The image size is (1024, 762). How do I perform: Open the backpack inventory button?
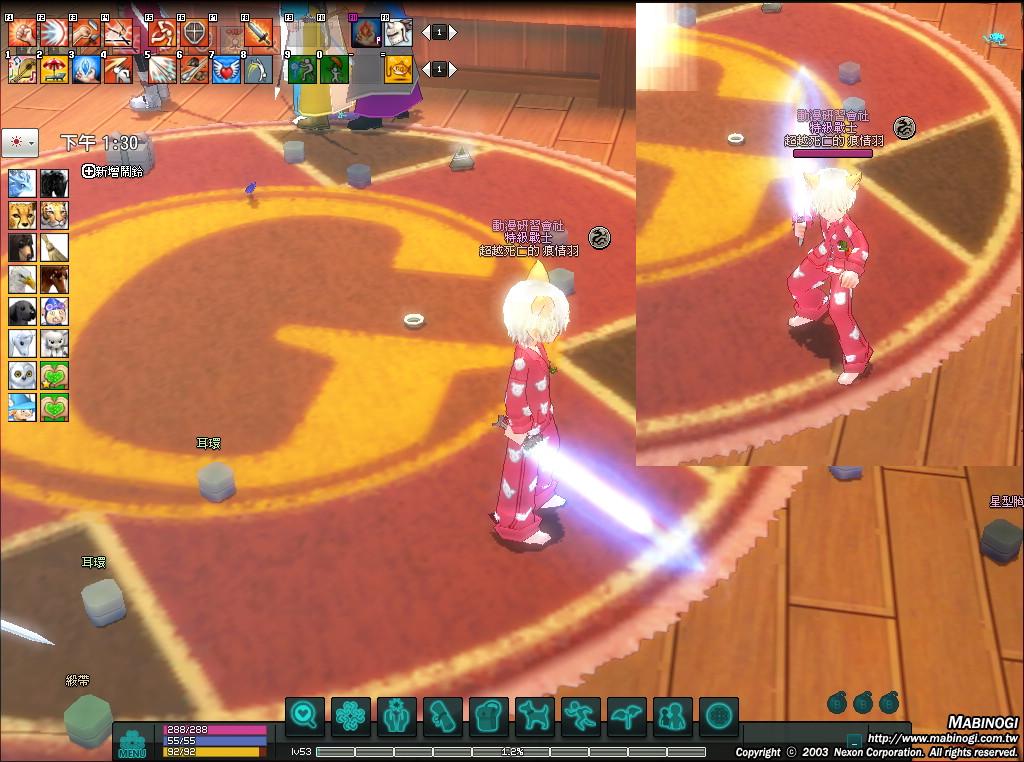coord(489,716)
